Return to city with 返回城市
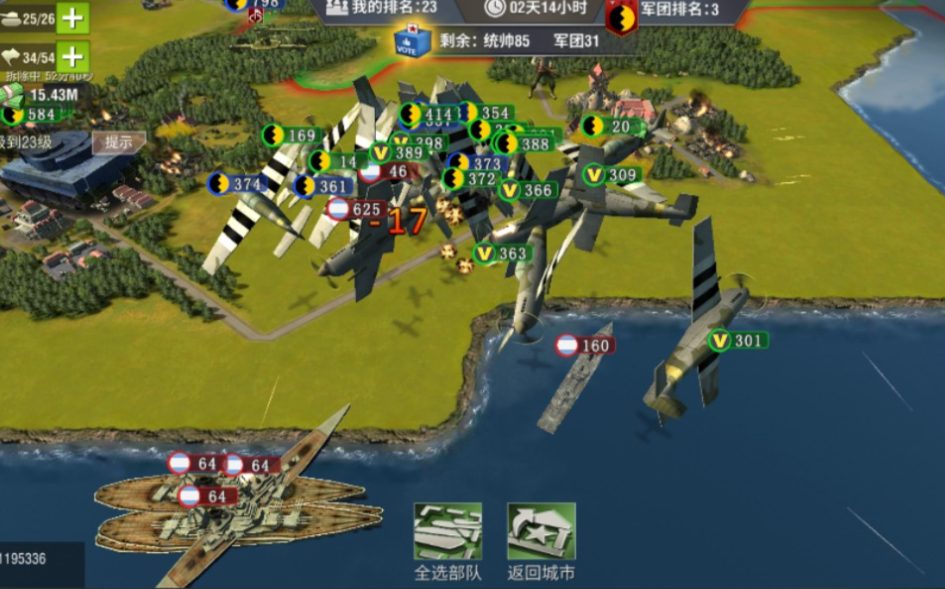The height and width of the screenshot is (589, 945). coord(541,540)
